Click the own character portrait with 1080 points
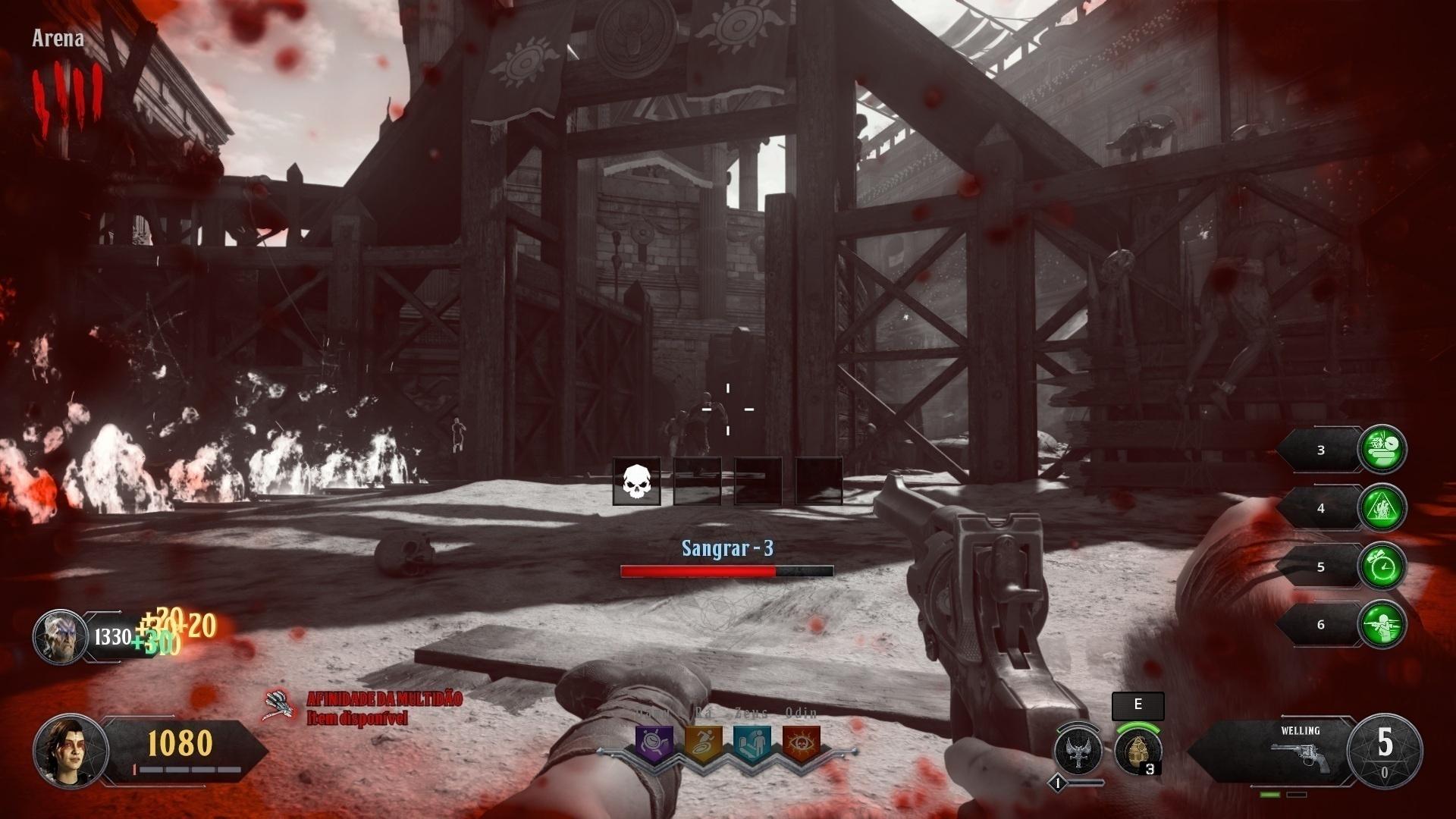Screen dimensions: 1456x819 coord(70,750)
